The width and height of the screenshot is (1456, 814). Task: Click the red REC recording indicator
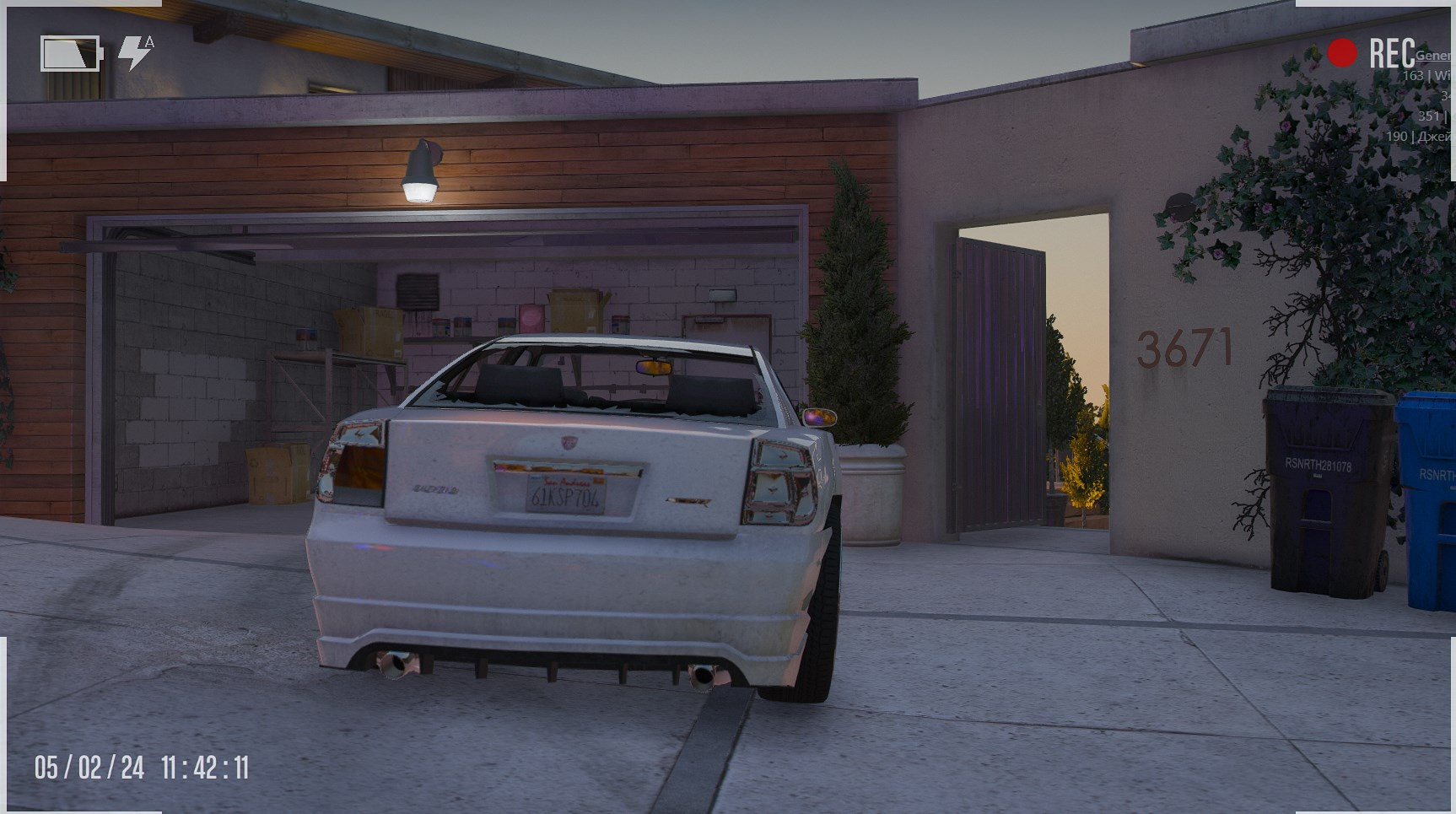pos(1342,53)
